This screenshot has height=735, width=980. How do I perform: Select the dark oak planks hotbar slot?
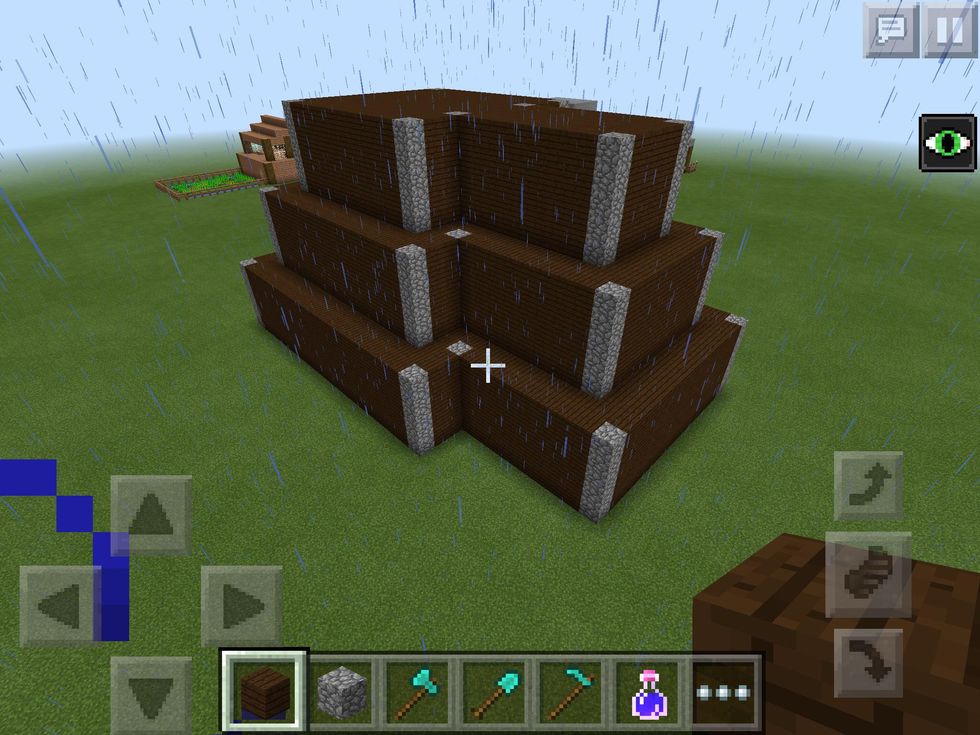click(x=265, y=691)
